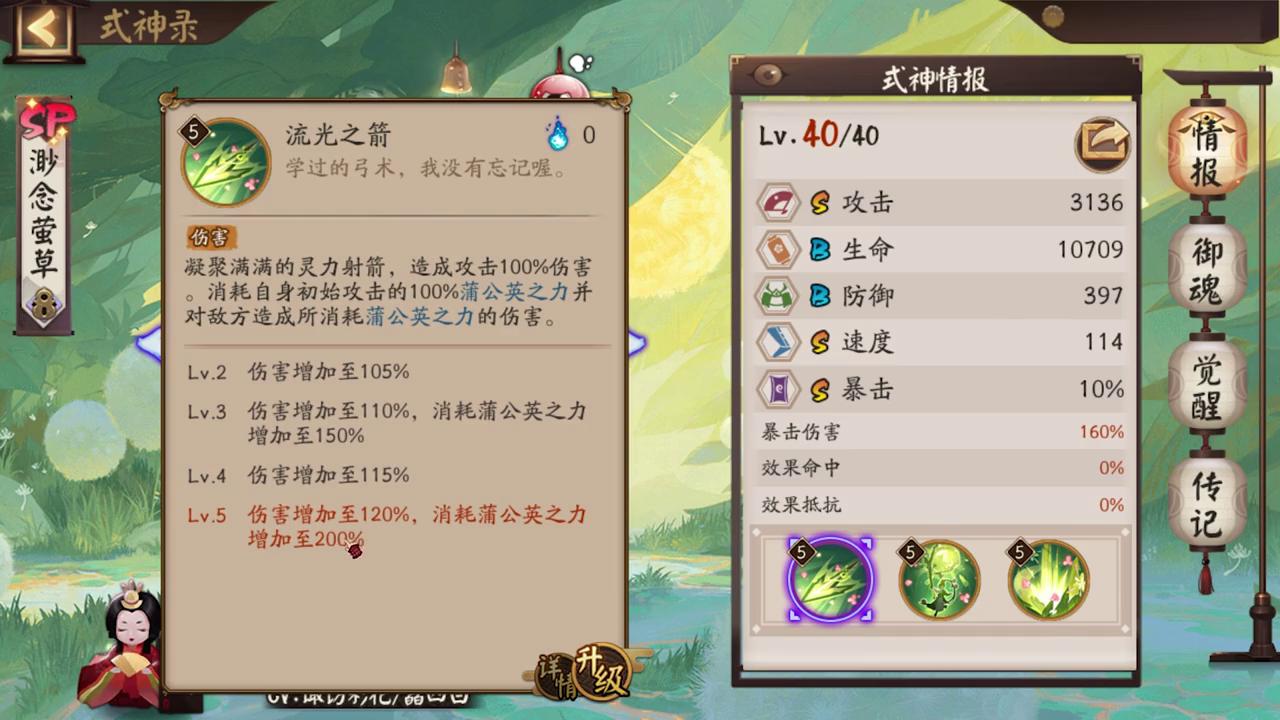This screenshot has height=720, width=1280.
Task: Click the 速度 speed stat icon
Action: (779, 343)
